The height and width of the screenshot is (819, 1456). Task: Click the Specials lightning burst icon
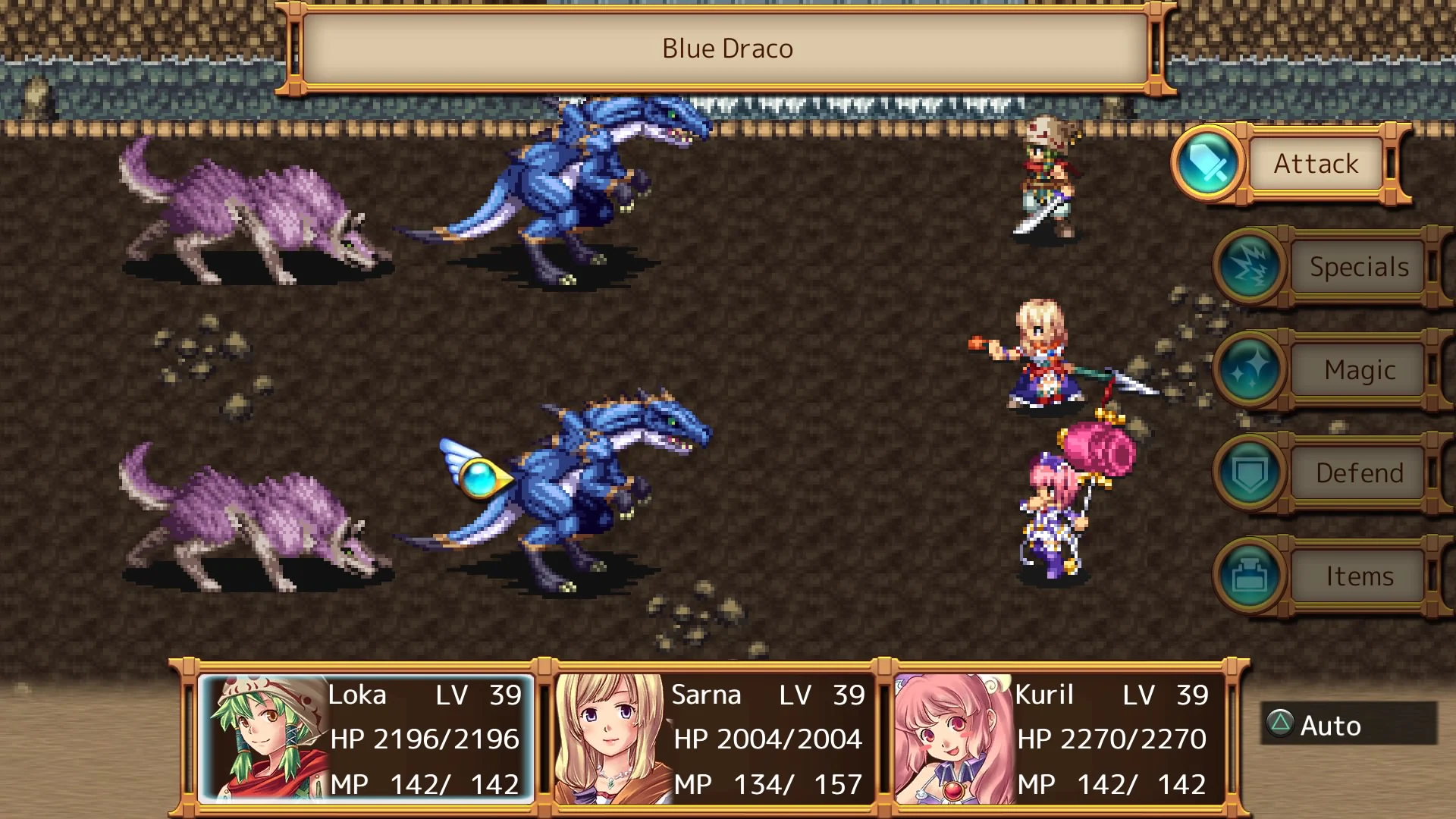point(1249,268)
